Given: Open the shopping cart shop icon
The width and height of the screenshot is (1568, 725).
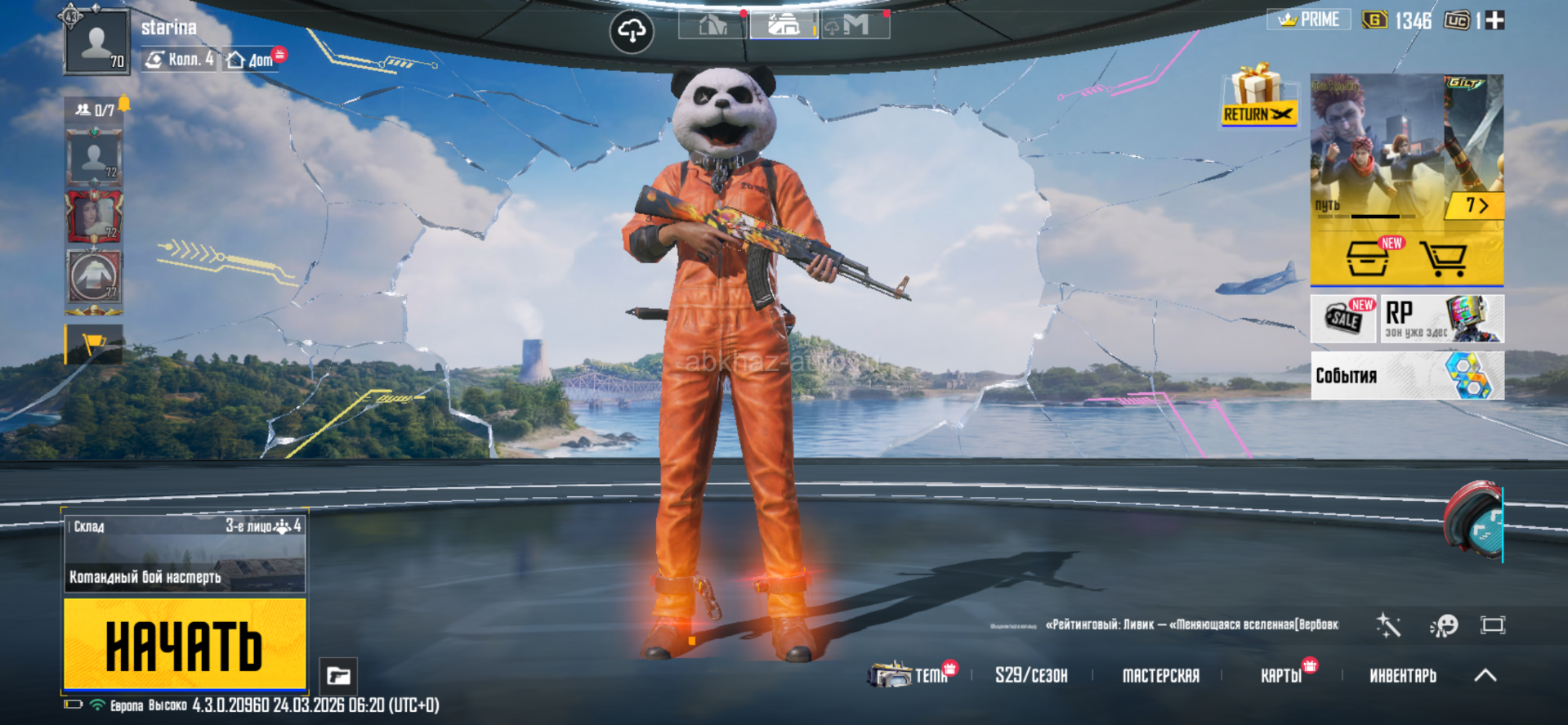Looking at the screenshot, I should pyautogui.click(x=1443, y=258).
